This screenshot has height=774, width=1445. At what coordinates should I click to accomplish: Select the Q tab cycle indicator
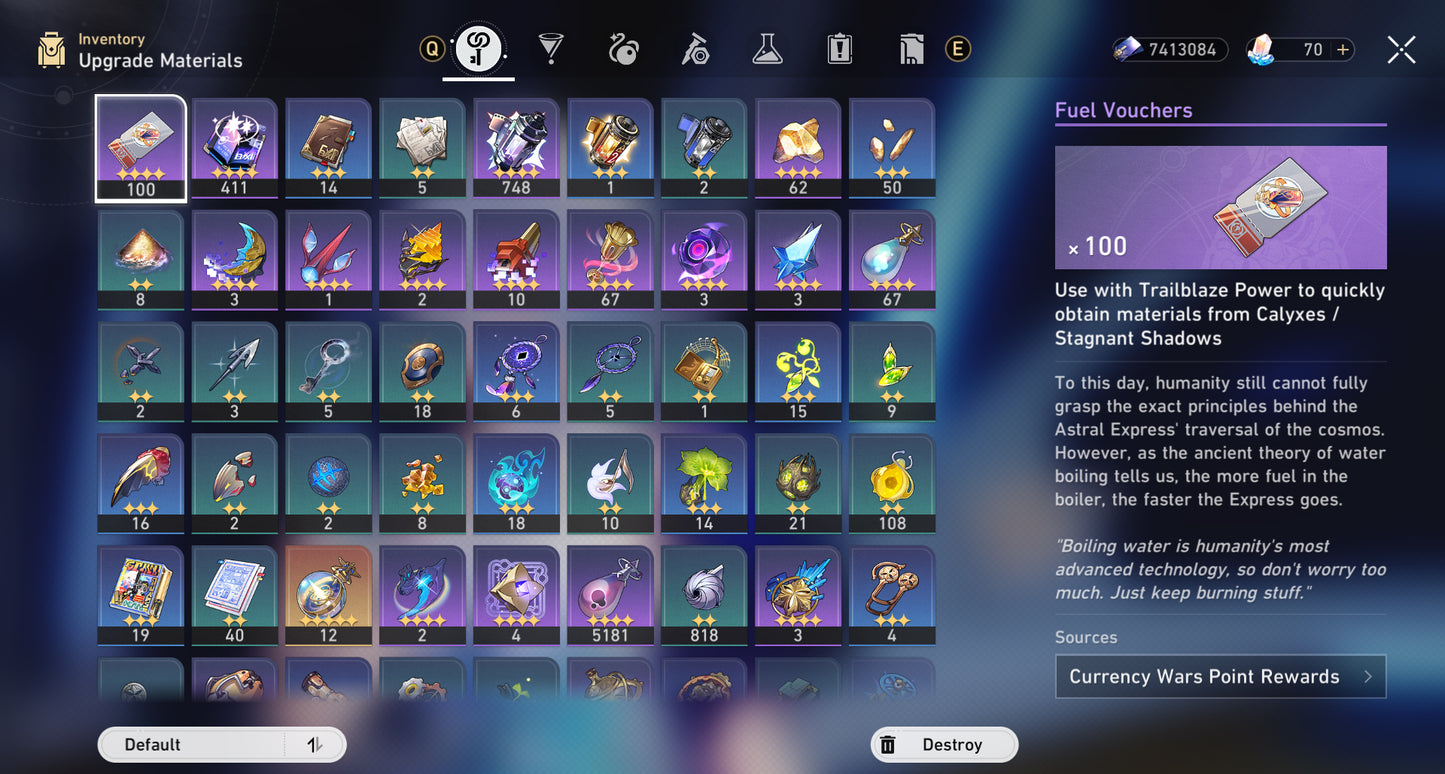pyautogui.click(x=432, y=48)
